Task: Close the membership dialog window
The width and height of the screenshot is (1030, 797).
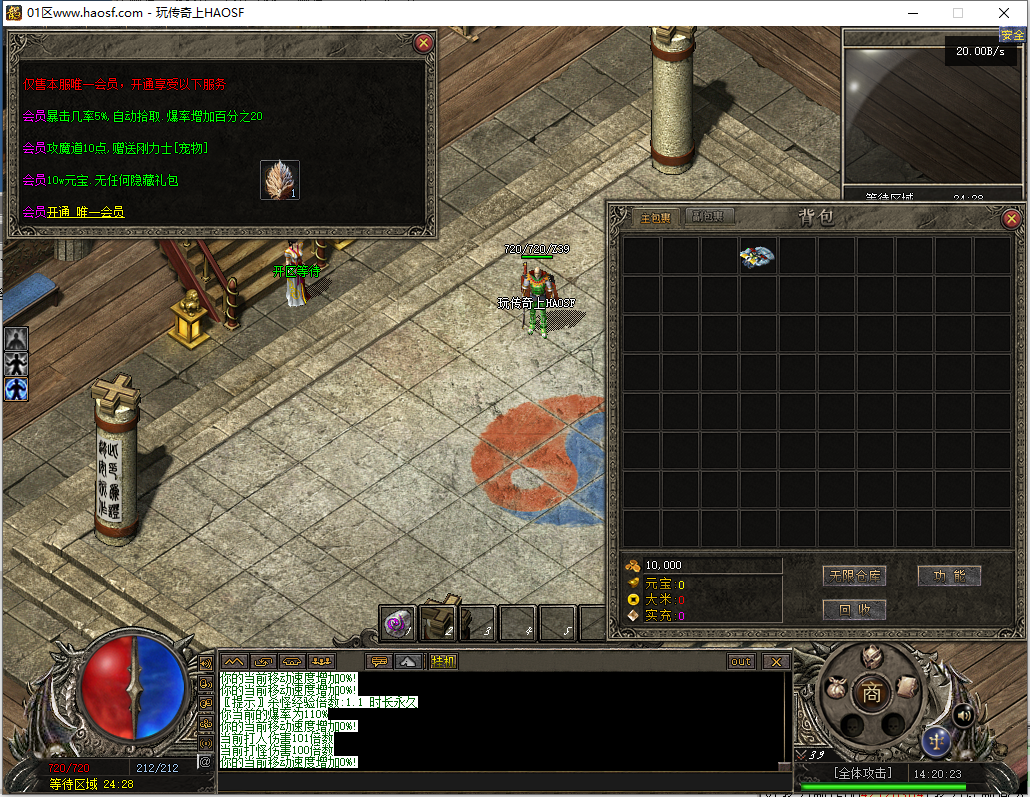Action: click(423, 43)
